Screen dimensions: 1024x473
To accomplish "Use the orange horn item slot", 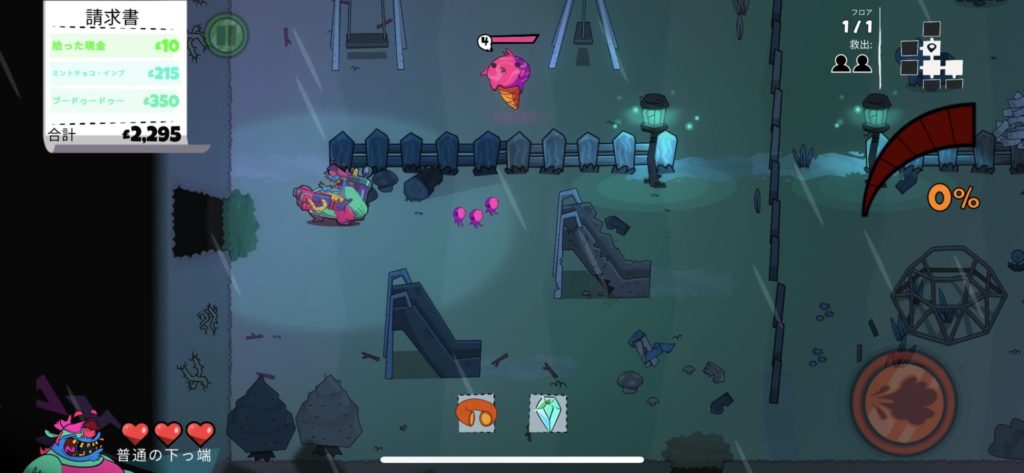I will (476, 413).
